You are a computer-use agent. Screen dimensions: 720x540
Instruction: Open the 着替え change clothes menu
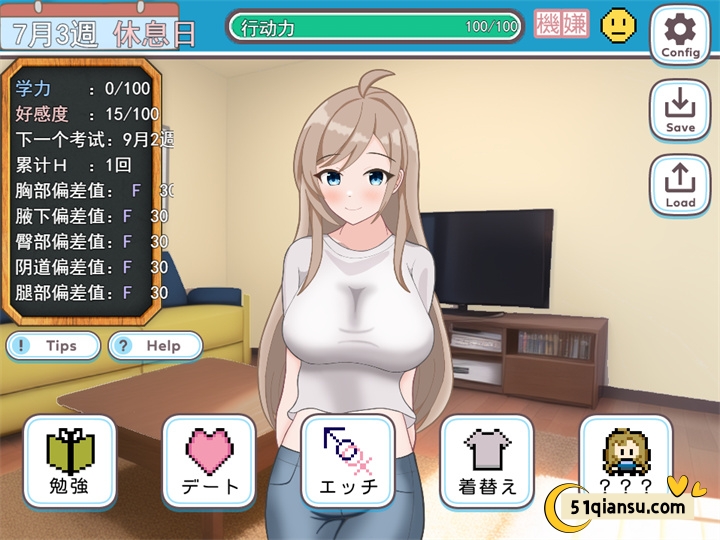[487, 461]
